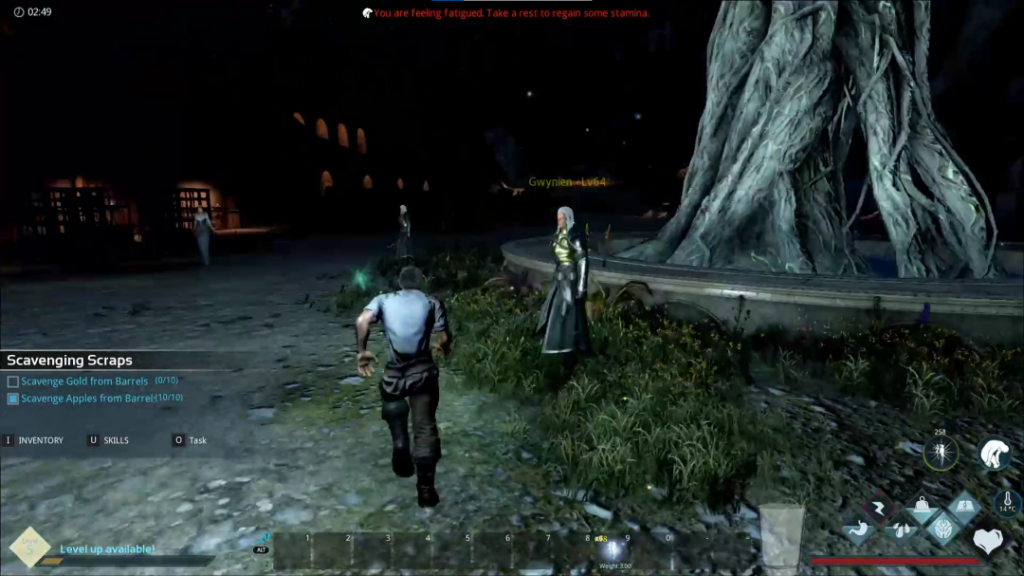Select the glowing item in hotbar slot 9
Image resolution: width=1024 pixels, height=576 pixels.
pyautogui.click(x=613, y=549)
